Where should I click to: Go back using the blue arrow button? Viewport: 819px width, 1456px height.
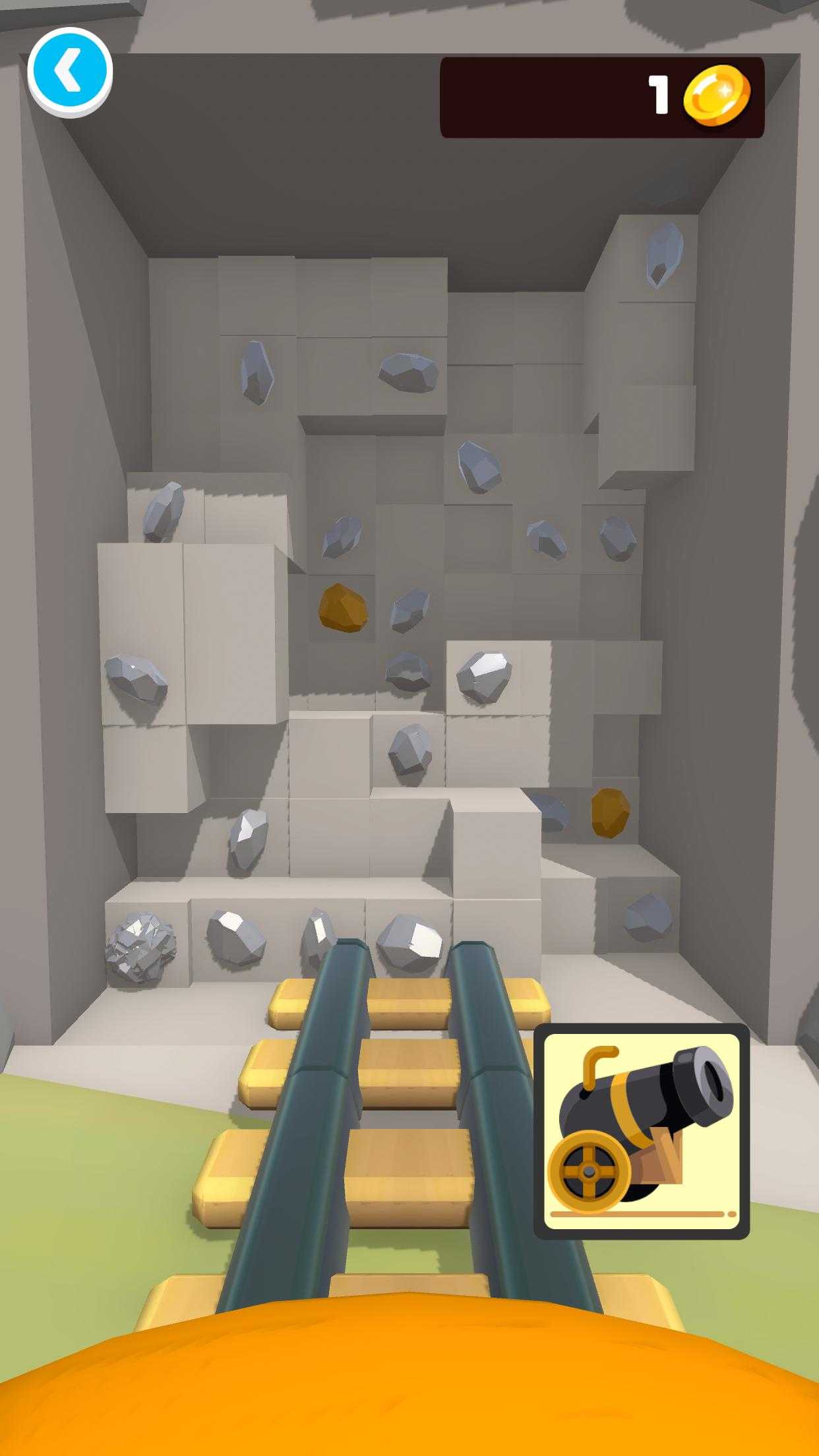point(70,71)
